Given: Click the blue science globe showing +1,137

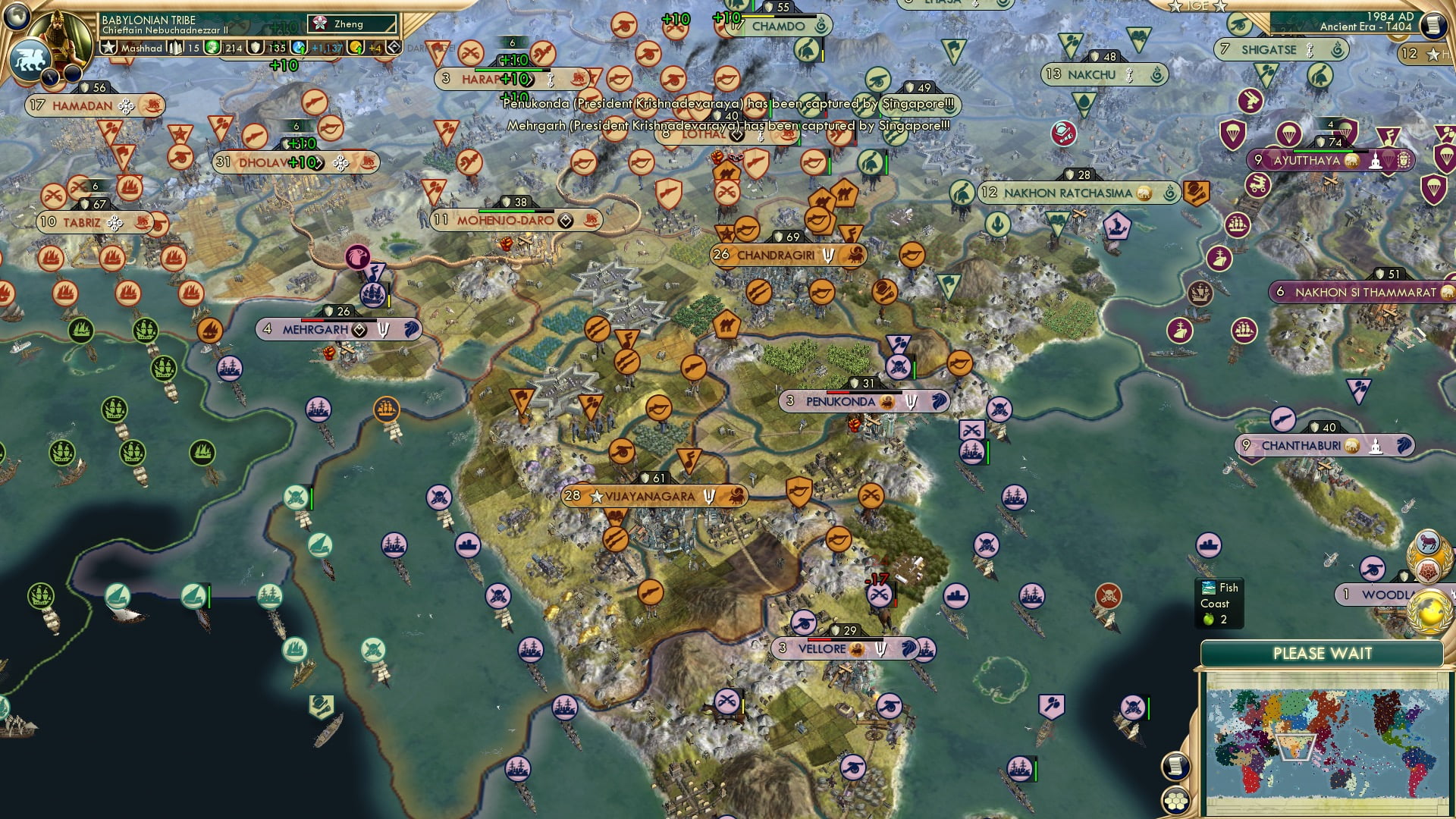Looking at the screenshot, I should click(299, 46).
